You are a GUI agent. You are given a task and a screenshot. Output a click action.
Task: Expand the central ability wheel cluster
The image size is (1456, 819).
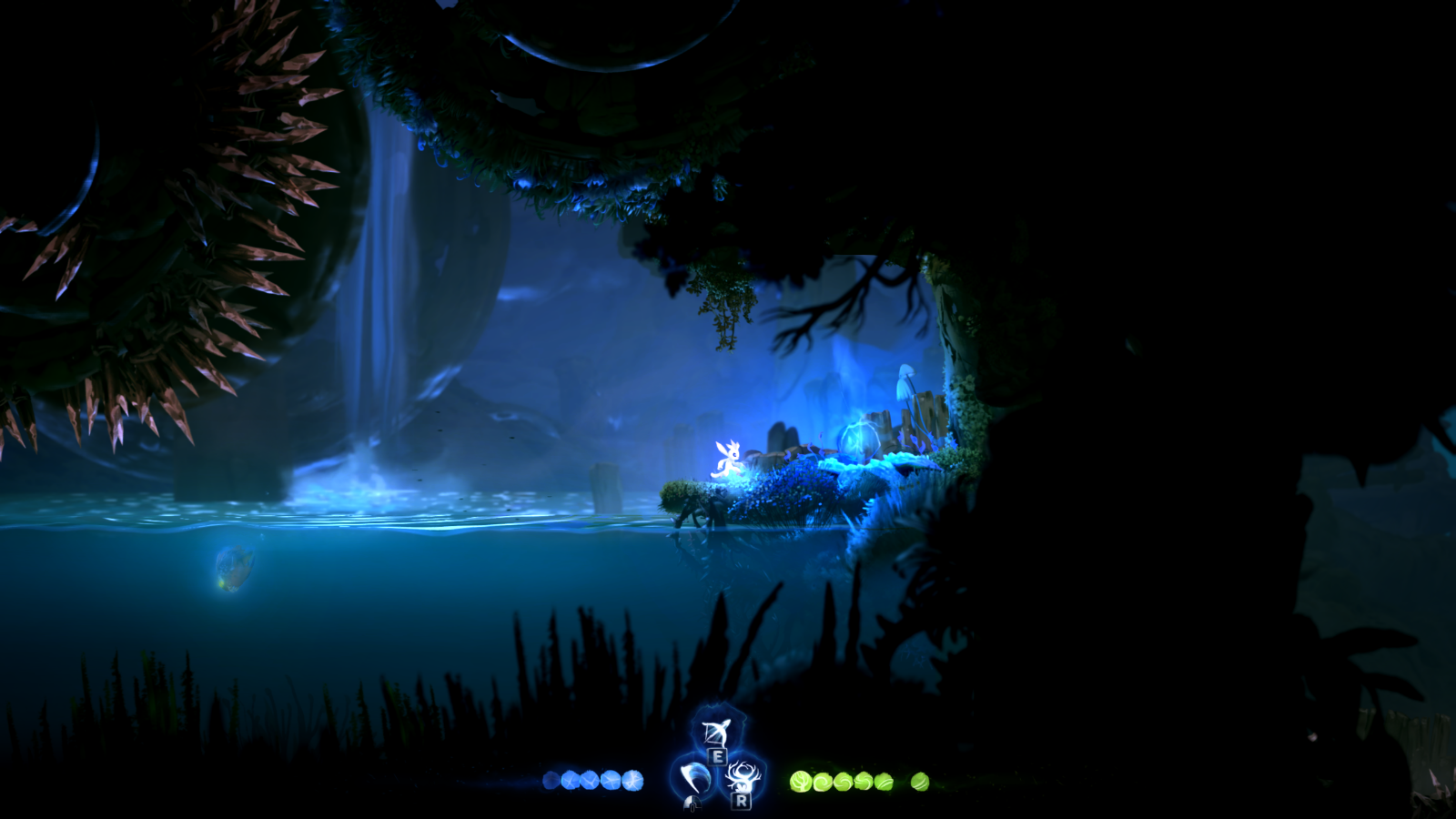[717, 769]
